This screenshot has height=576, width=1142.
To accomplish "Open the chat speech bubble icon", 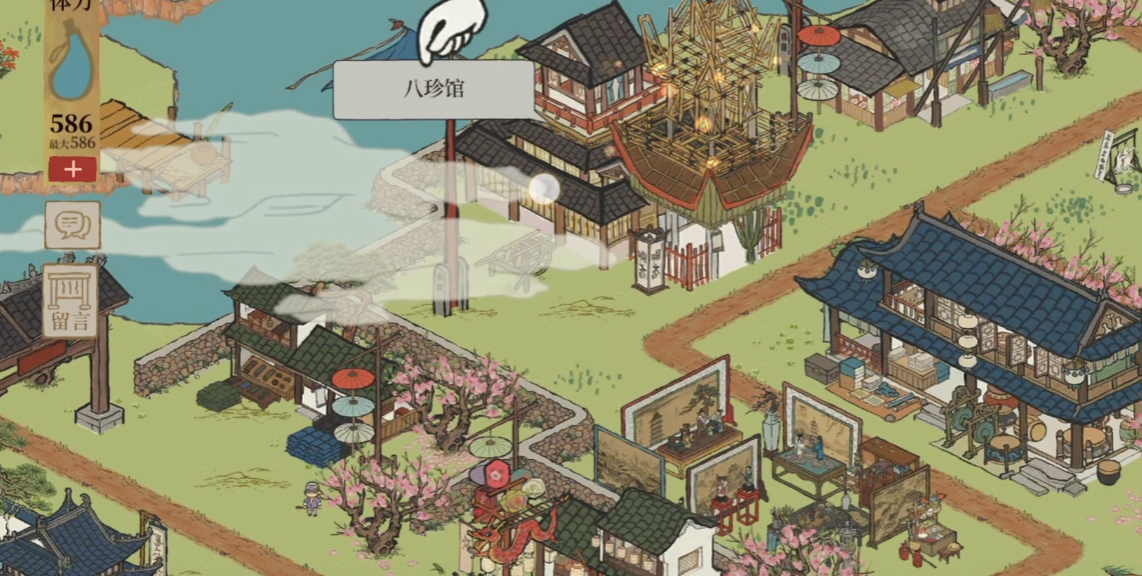I will click(72, 225).
